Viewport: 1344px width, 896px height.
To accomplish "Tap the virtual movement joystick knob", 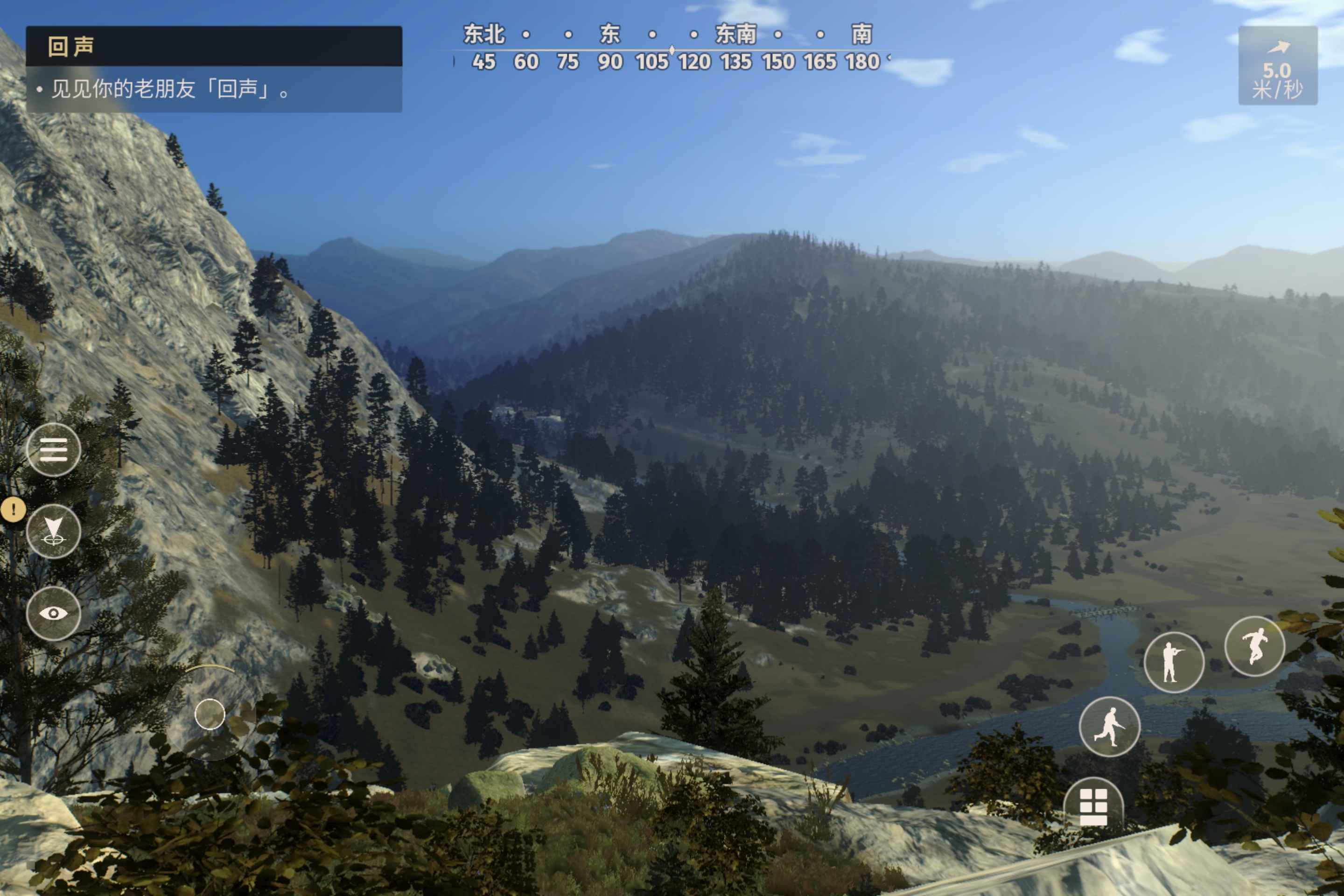I will coord(210,714).
